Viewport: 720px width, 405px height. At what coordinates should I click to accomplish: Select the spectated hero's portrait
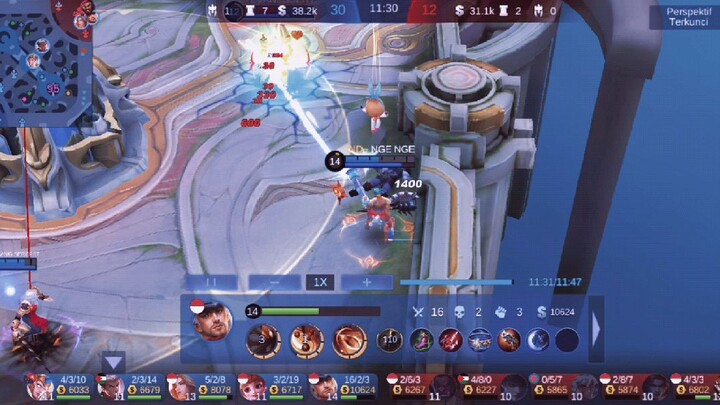click(x=212, y=322)
